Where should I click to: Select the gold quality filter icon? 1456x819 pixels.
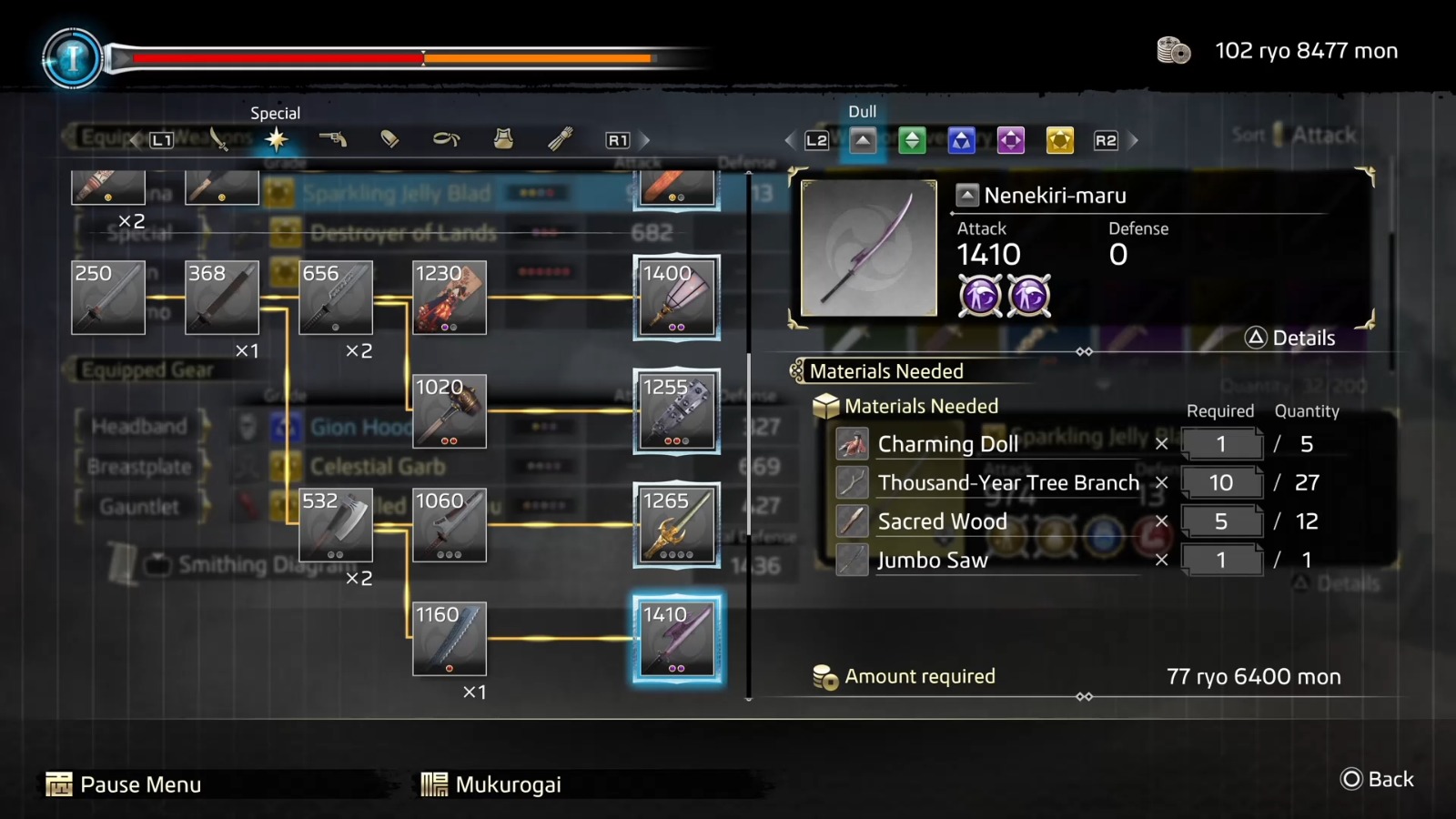click(x=1060, y=139)
